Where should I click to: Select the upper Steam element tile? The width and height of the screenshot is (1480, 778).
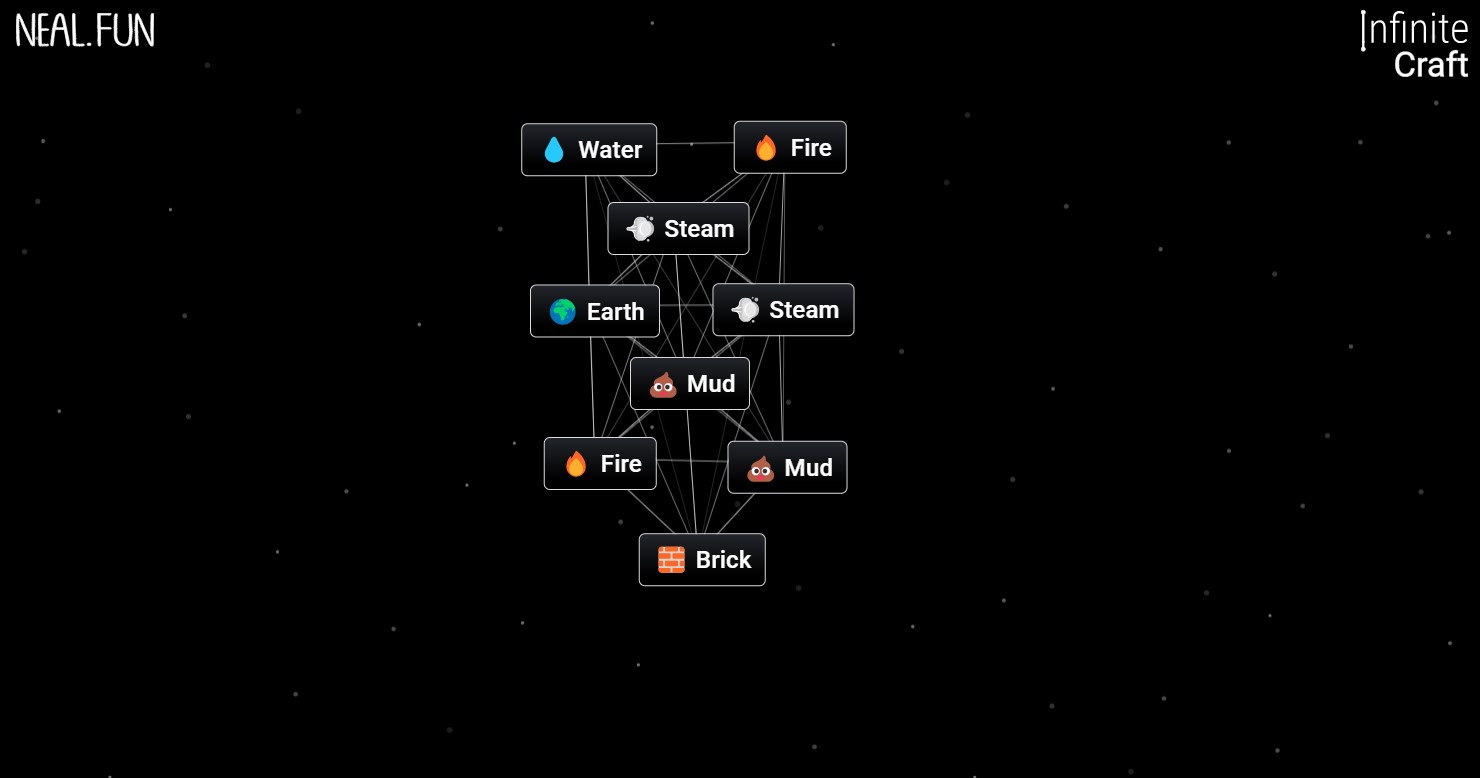678,228
